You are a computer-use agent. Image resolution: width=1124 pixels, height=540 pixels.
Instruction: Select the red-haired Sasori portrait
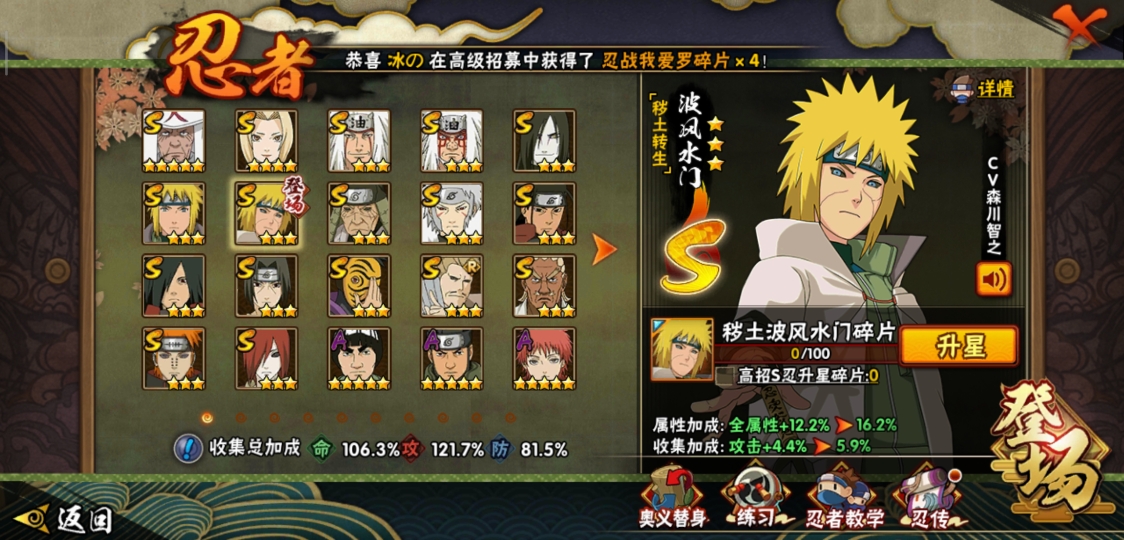544,358
